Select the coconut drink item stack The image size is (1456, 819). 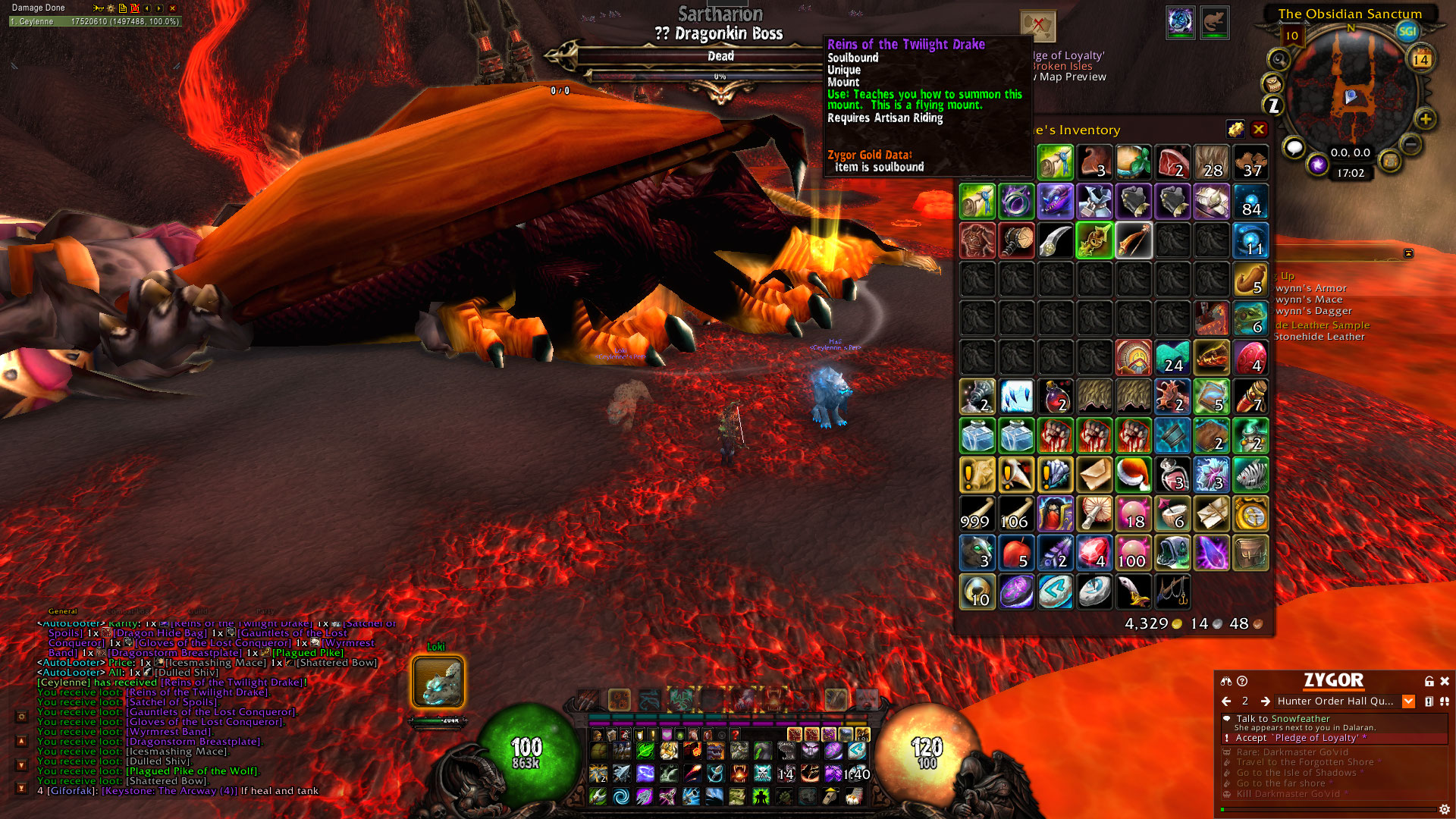coord(1134,162)
